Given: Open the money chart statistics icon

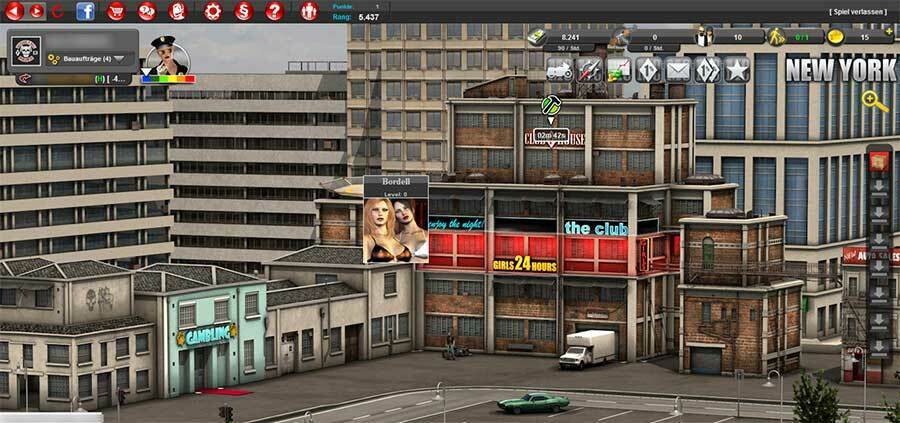Looking at the screenshot, I should [x=619, y=70].
